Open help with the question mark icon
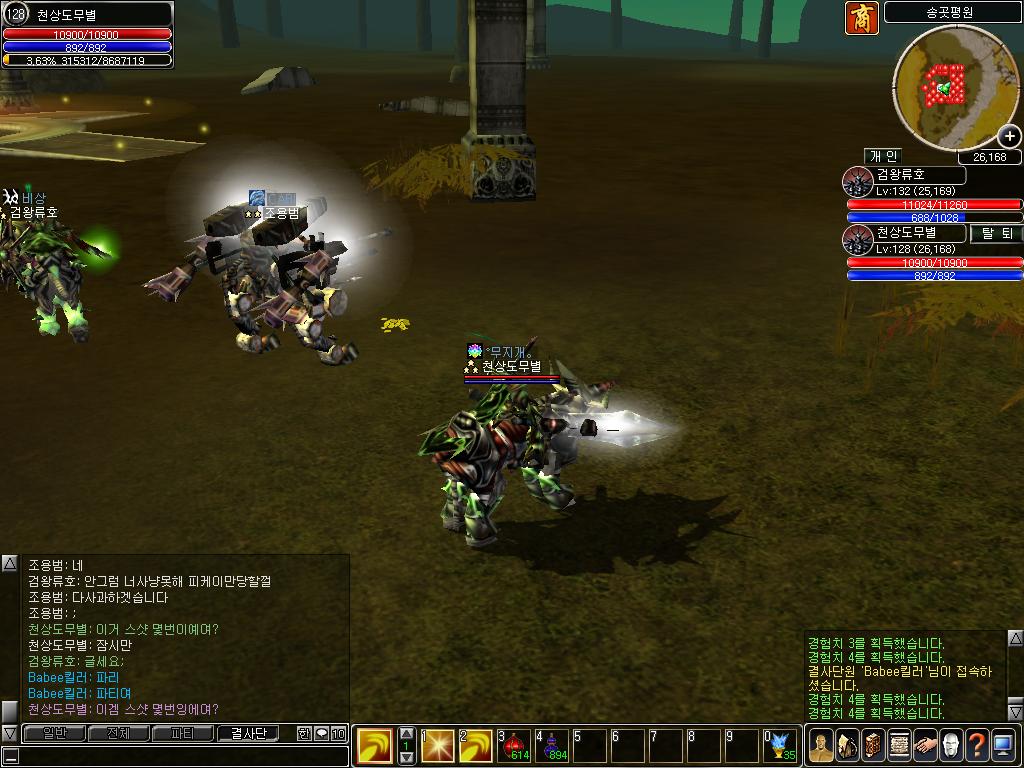The height and width of the screenshot is (768, 1024). (977, 745)
